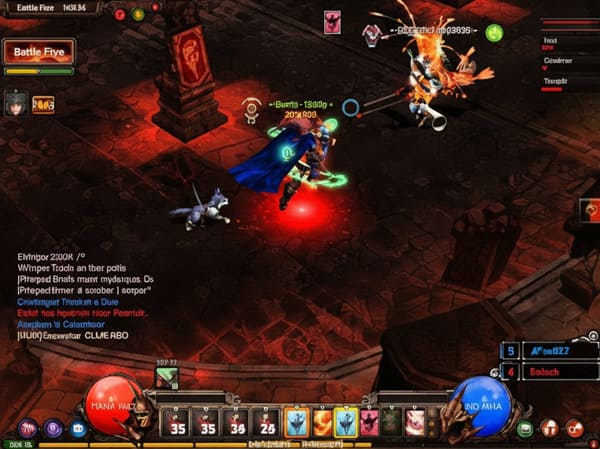Activate the dark green skill icon

click(392, 422)
